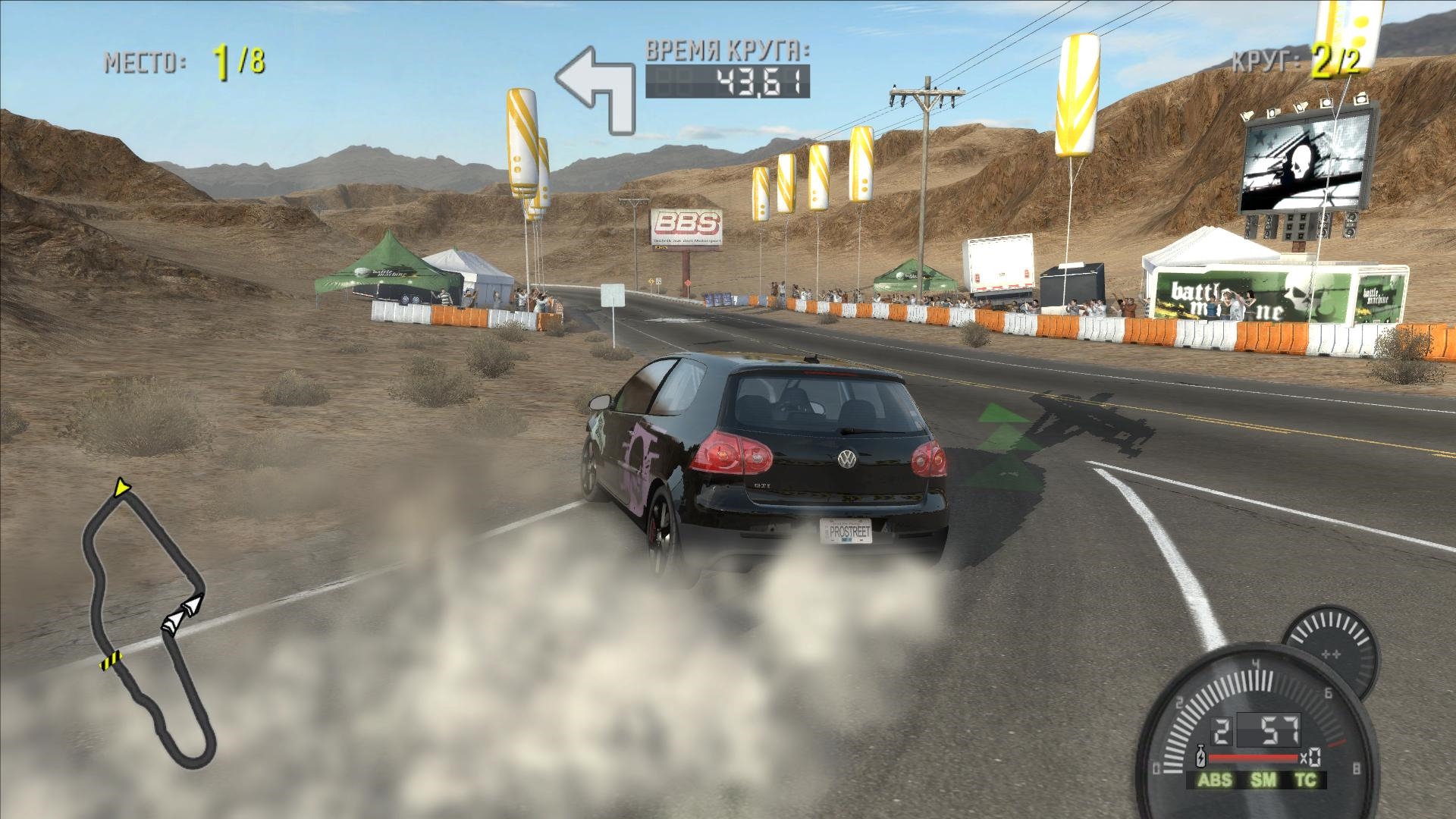Toggle the SM stability indicator
The width and height of the screenshot is (1456, 819).
click(x=1264, y=780)
